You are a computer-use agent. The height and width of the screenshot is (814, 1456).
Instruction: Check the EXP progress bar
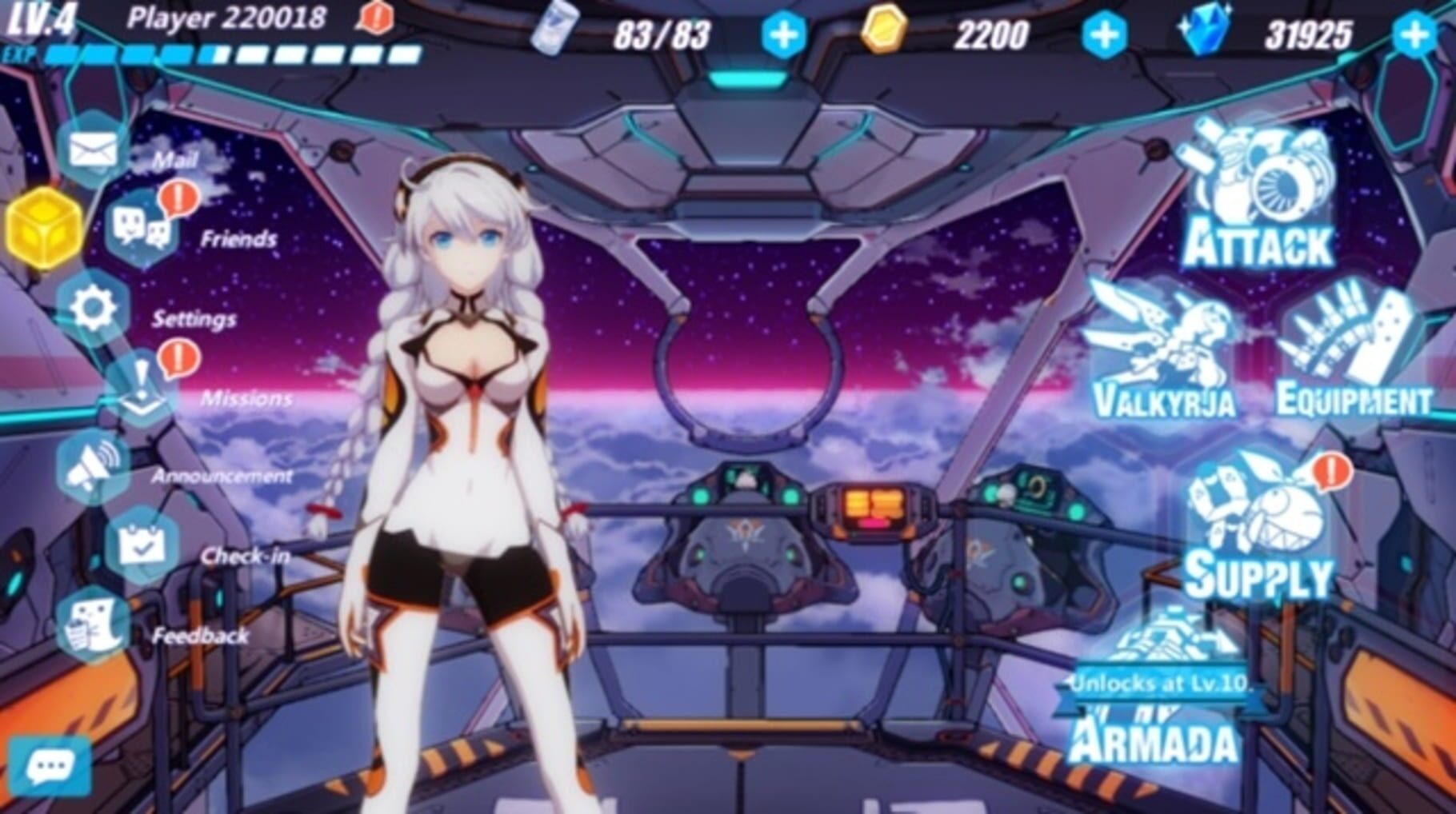(x=232, y=56)
